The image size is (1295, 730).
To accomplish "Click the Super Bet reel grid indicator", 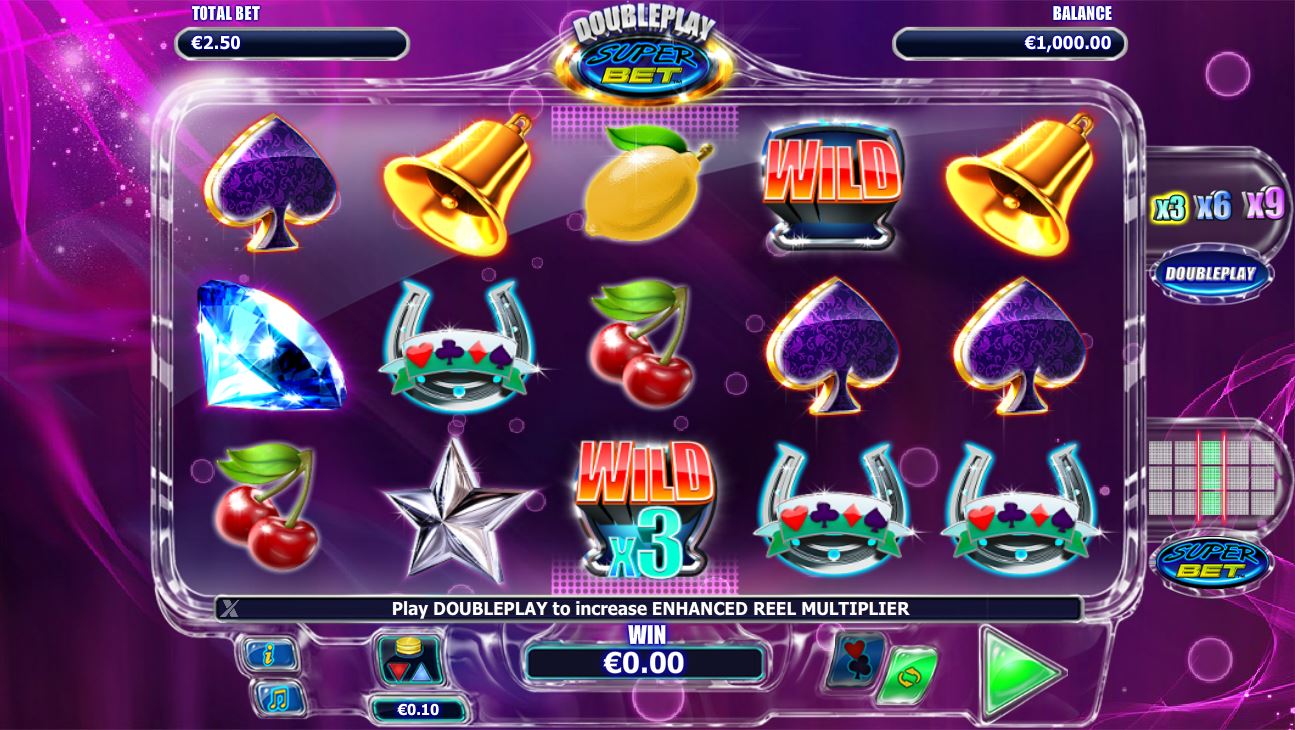I will click(x=1212, y=476).
